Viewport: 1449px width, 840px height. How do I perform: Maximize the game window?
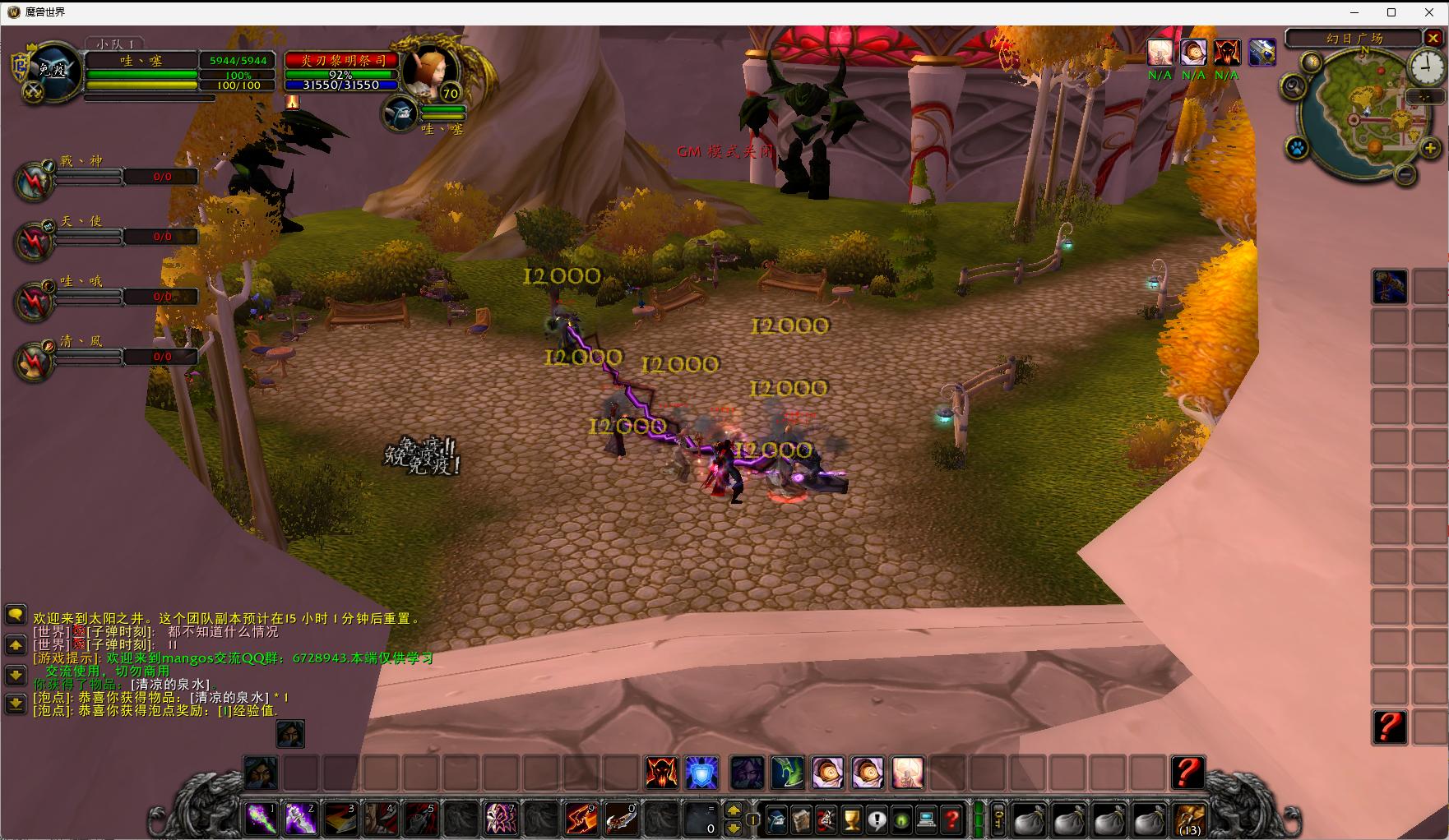pos(1391,12)
